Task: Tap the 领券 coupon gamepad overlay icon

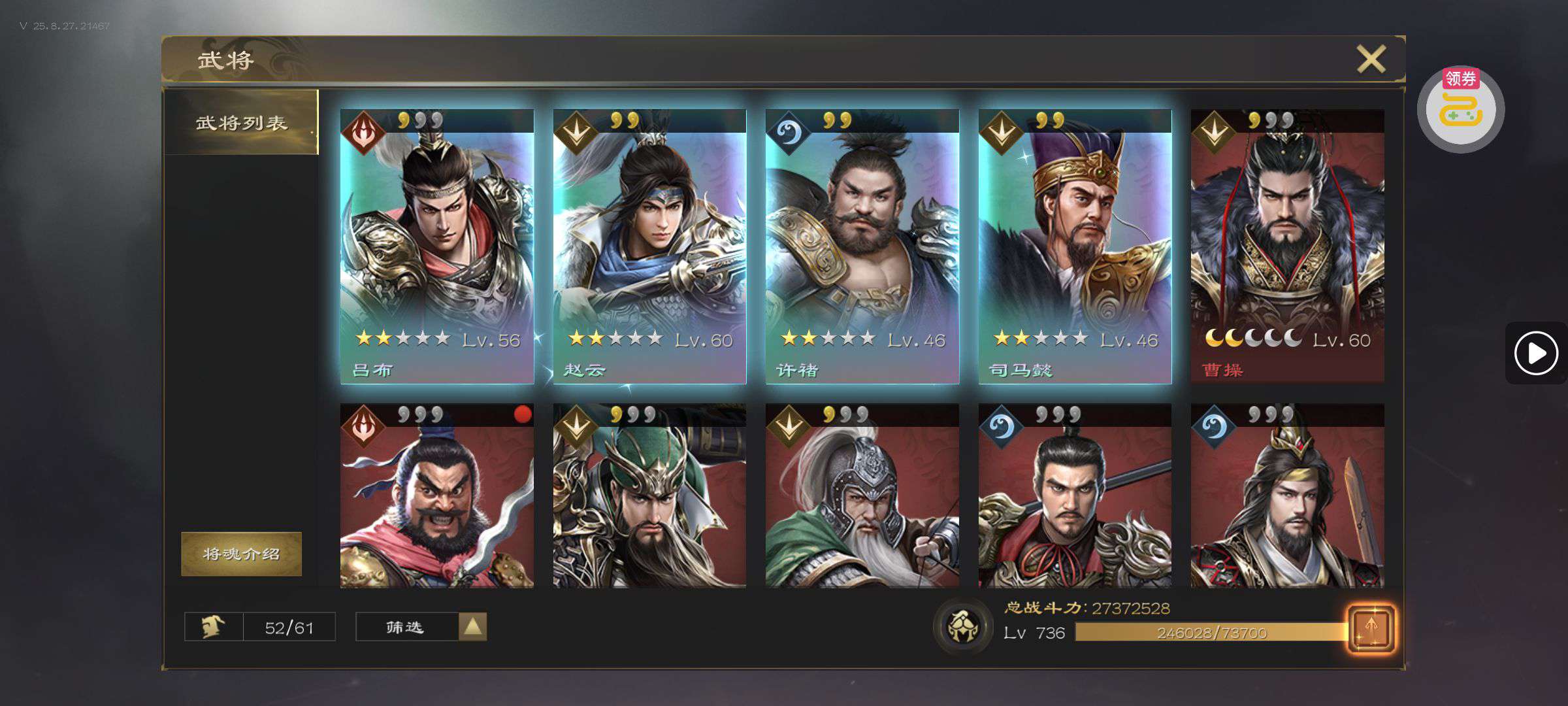Action: click(x=1461, y=109)
